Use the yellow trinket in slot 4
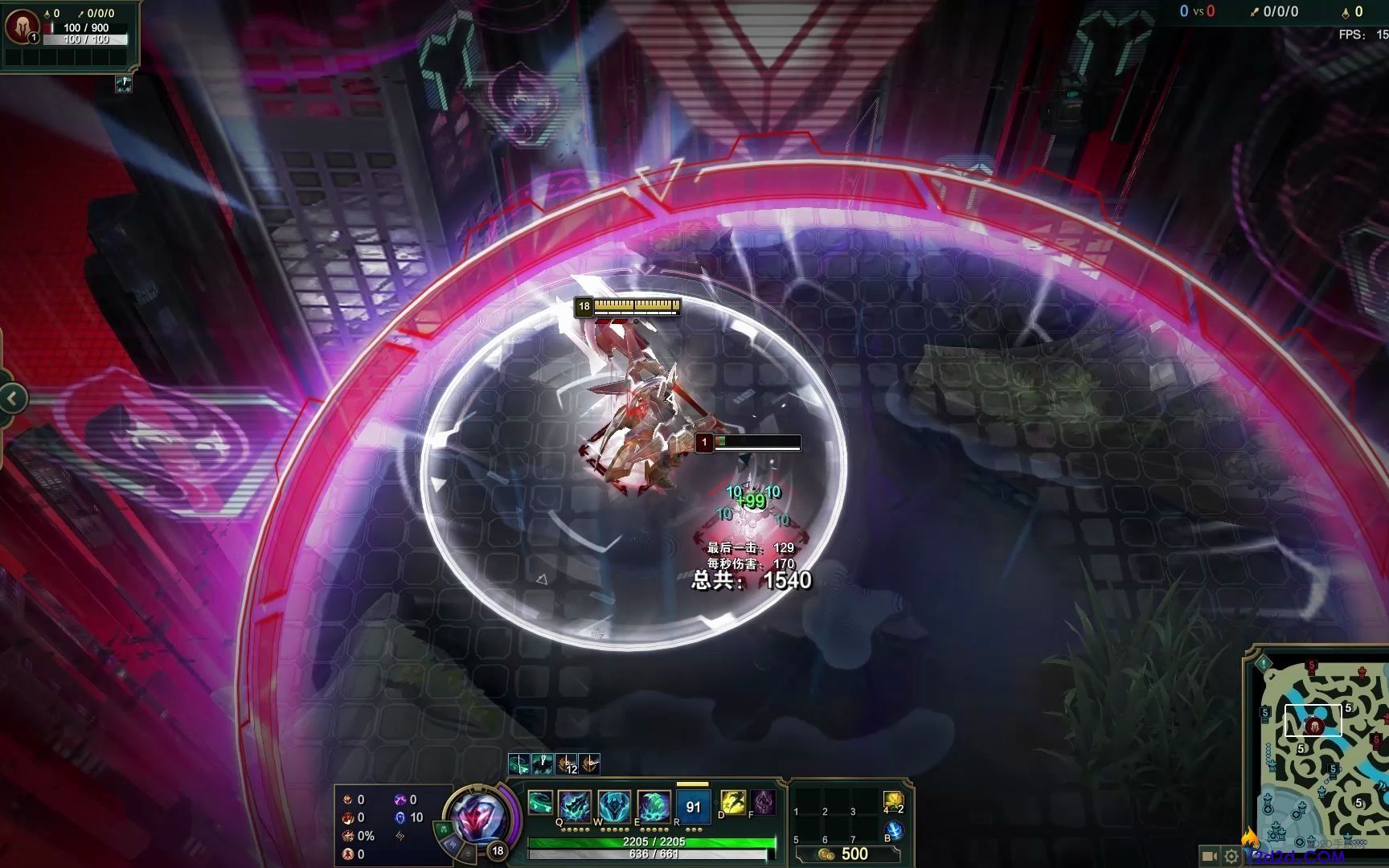 click(893, 800)
